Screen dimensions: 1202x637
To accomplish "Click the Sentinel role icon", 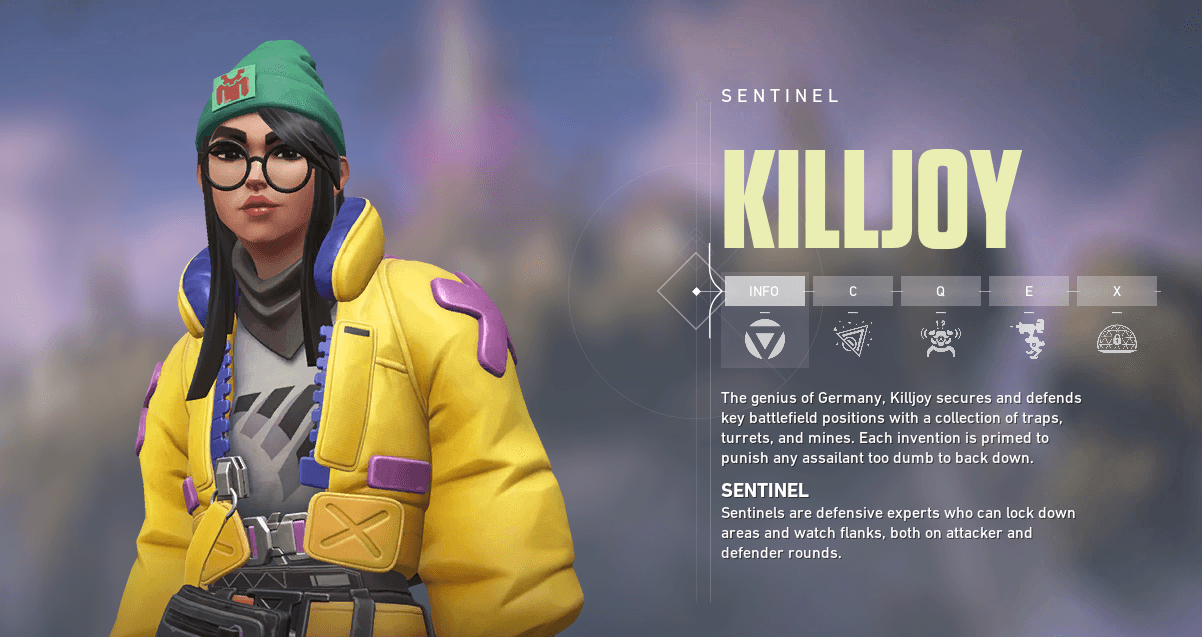I will coord(764,340).
